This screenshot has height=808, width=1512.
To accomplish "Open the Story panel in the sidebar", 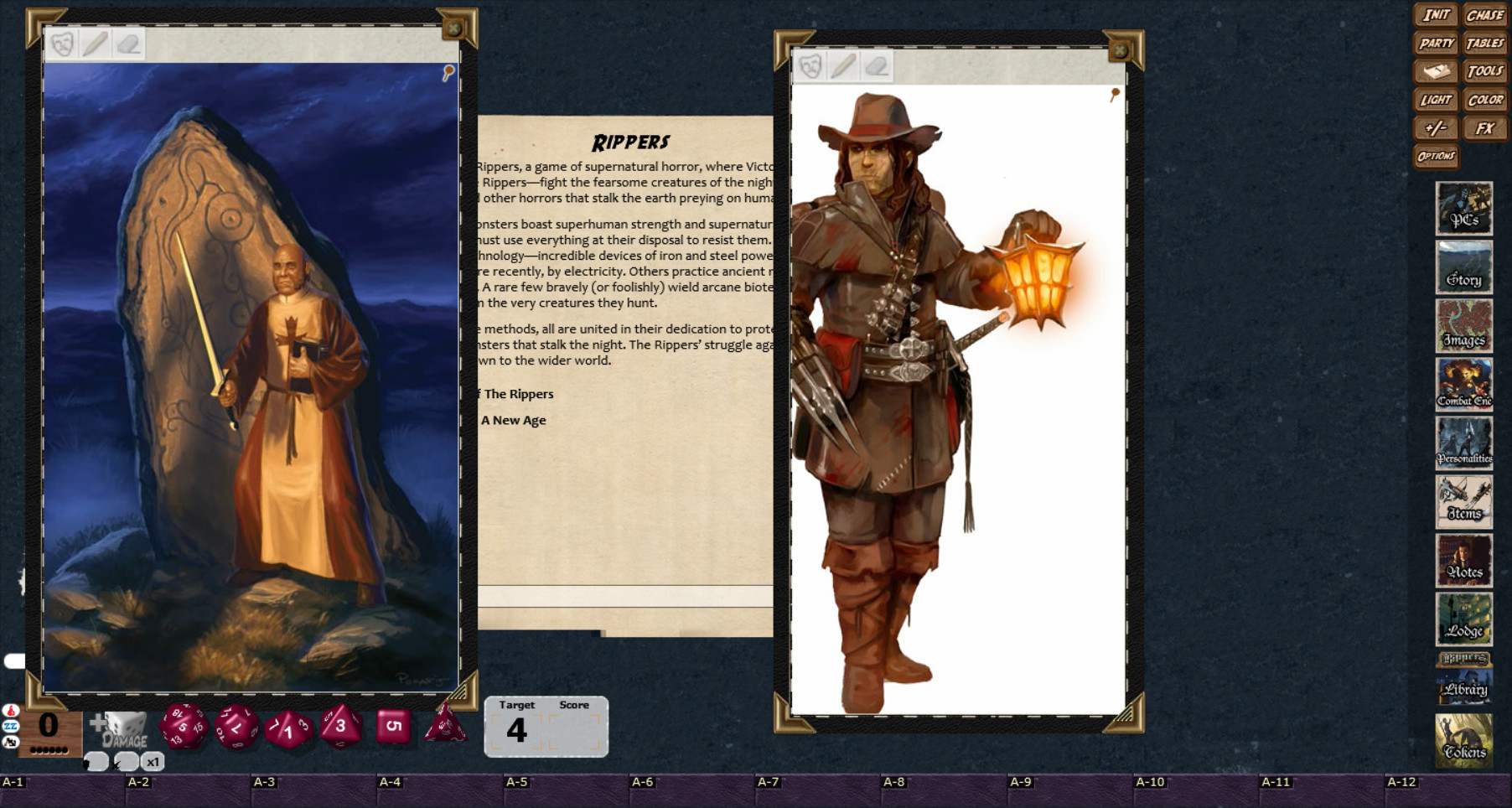I will point(1463,268).
